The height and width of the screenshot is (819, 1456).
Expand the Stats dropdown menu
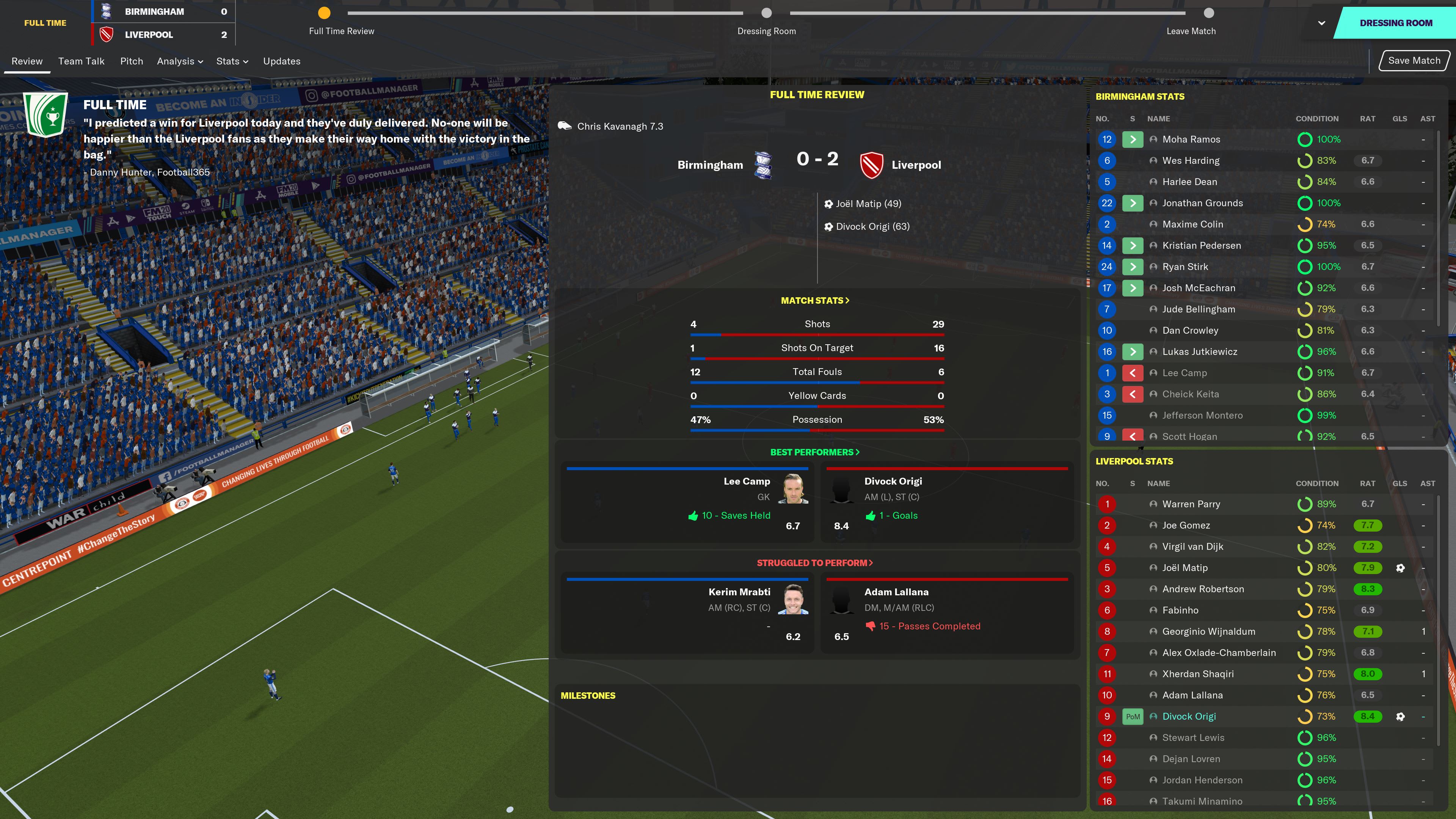(232, 61)
